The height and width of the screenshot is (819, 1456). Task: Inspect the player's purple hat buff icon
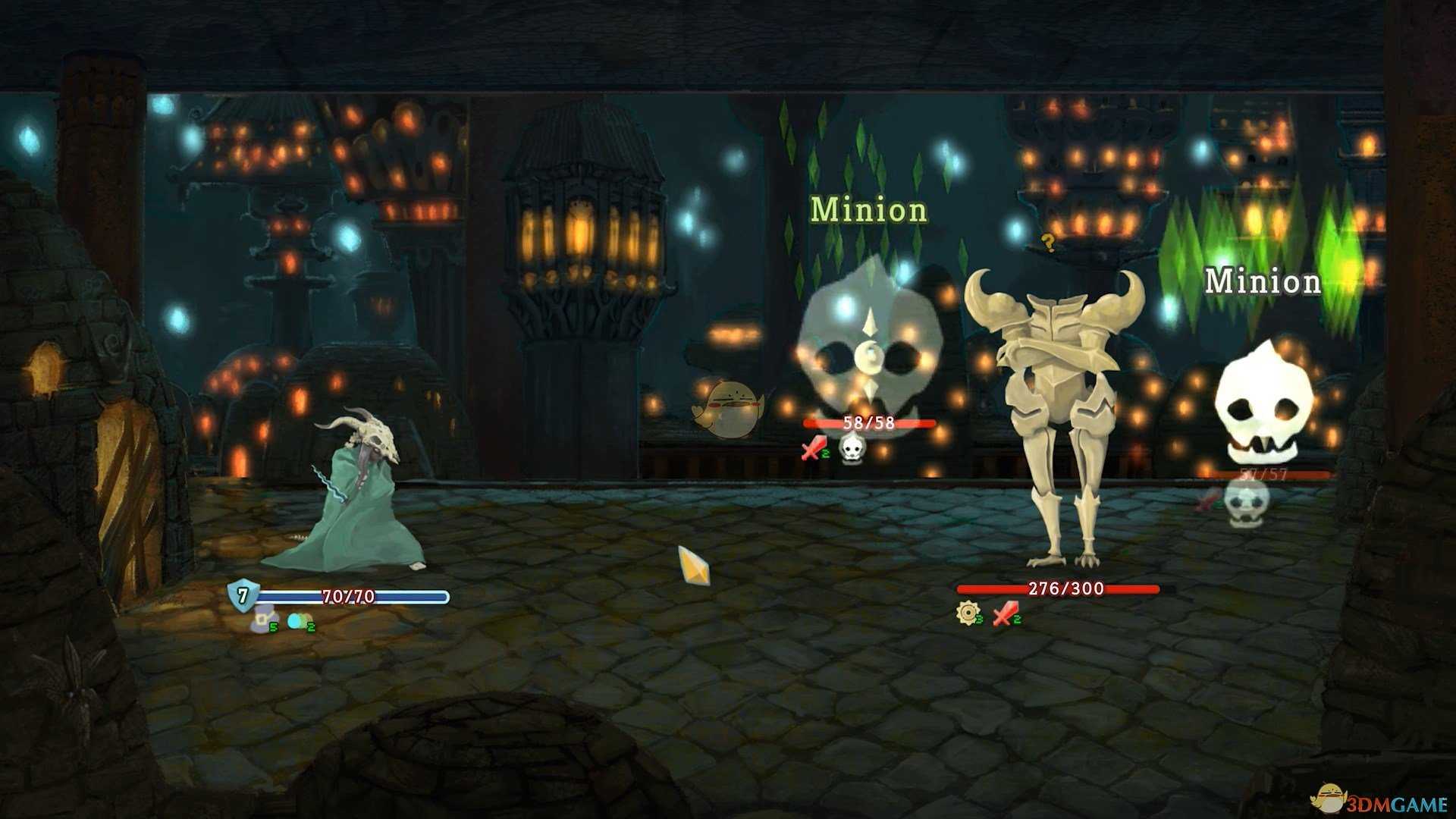(262, 620)
